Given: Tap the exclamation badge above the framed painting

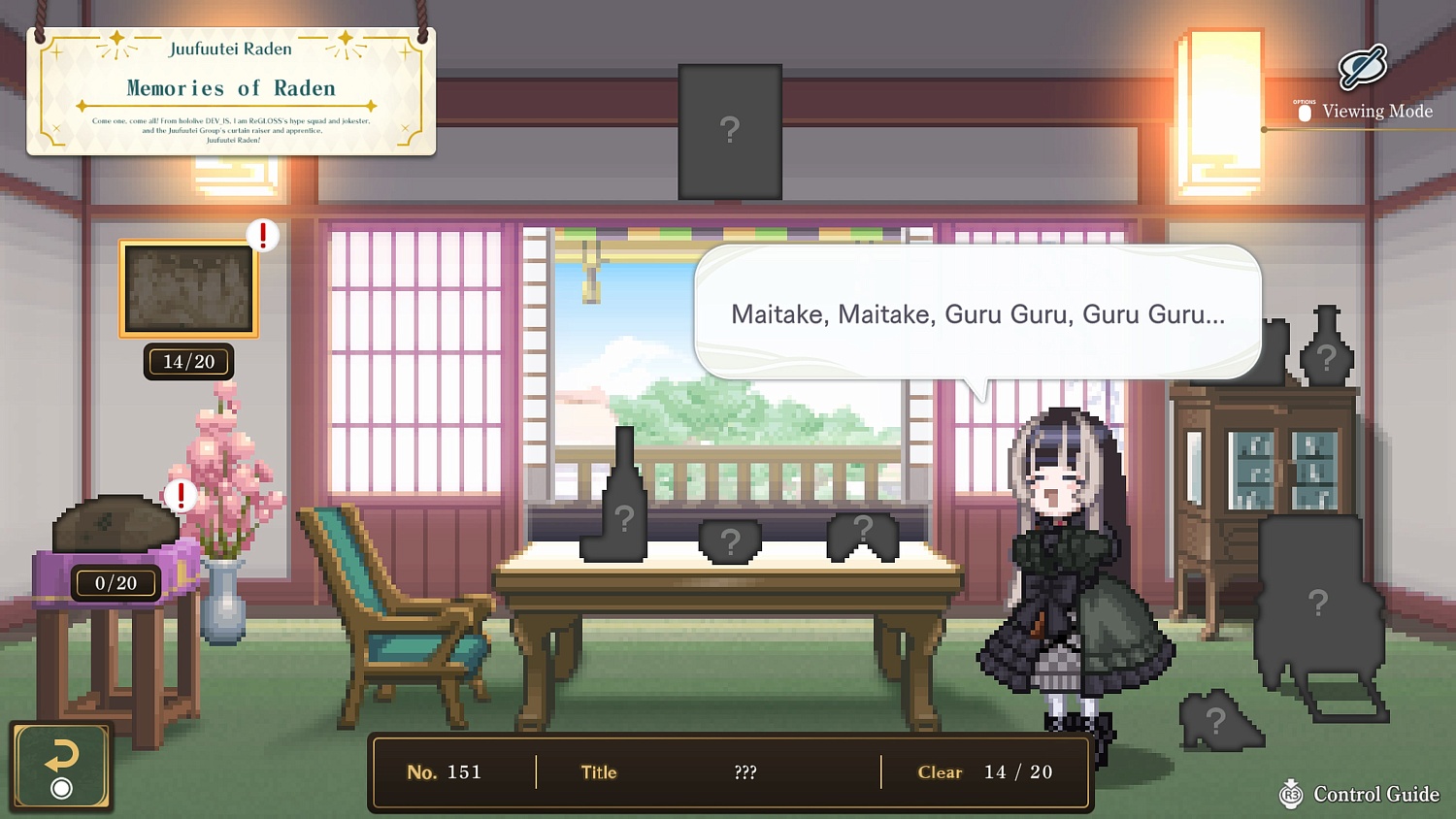Looking at the screenshot, I should click(261, 235).
